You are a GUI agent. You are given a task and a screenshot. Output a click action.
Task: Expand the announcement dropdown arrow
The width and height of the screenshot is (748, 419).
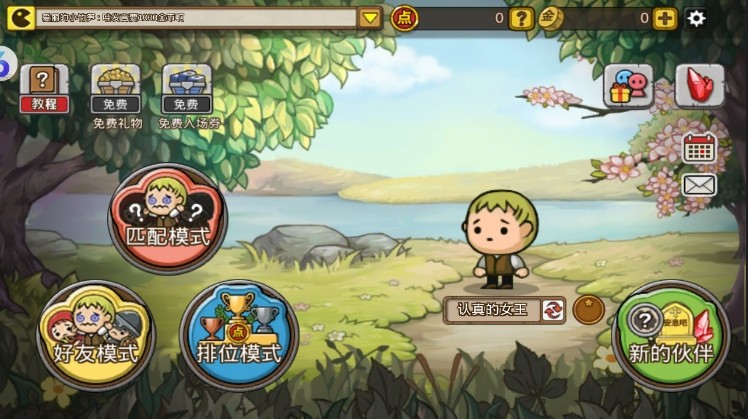tap(370, 18)
